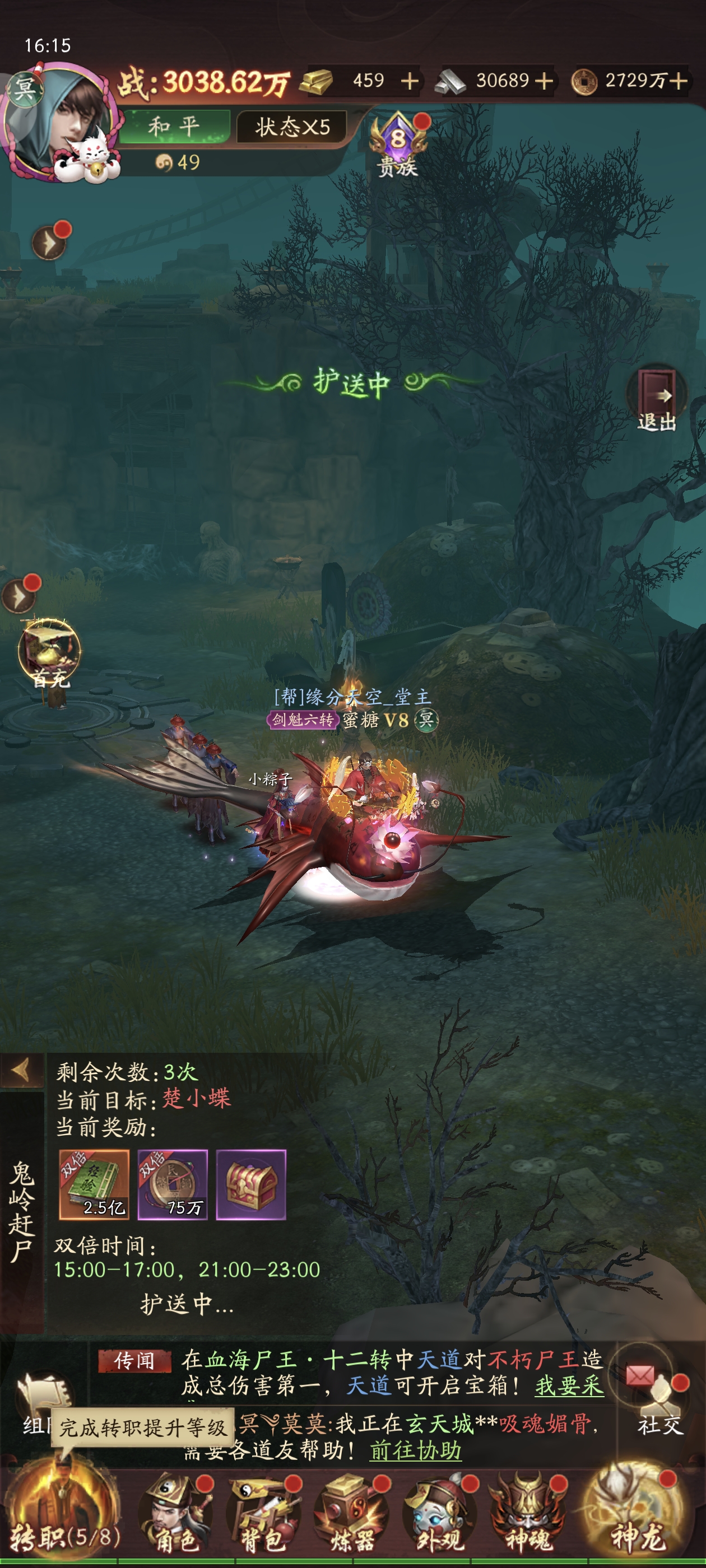This screenshot has width=706, height=1568.
Task: Add copper coins with the plus button
Action: point(679,81)
